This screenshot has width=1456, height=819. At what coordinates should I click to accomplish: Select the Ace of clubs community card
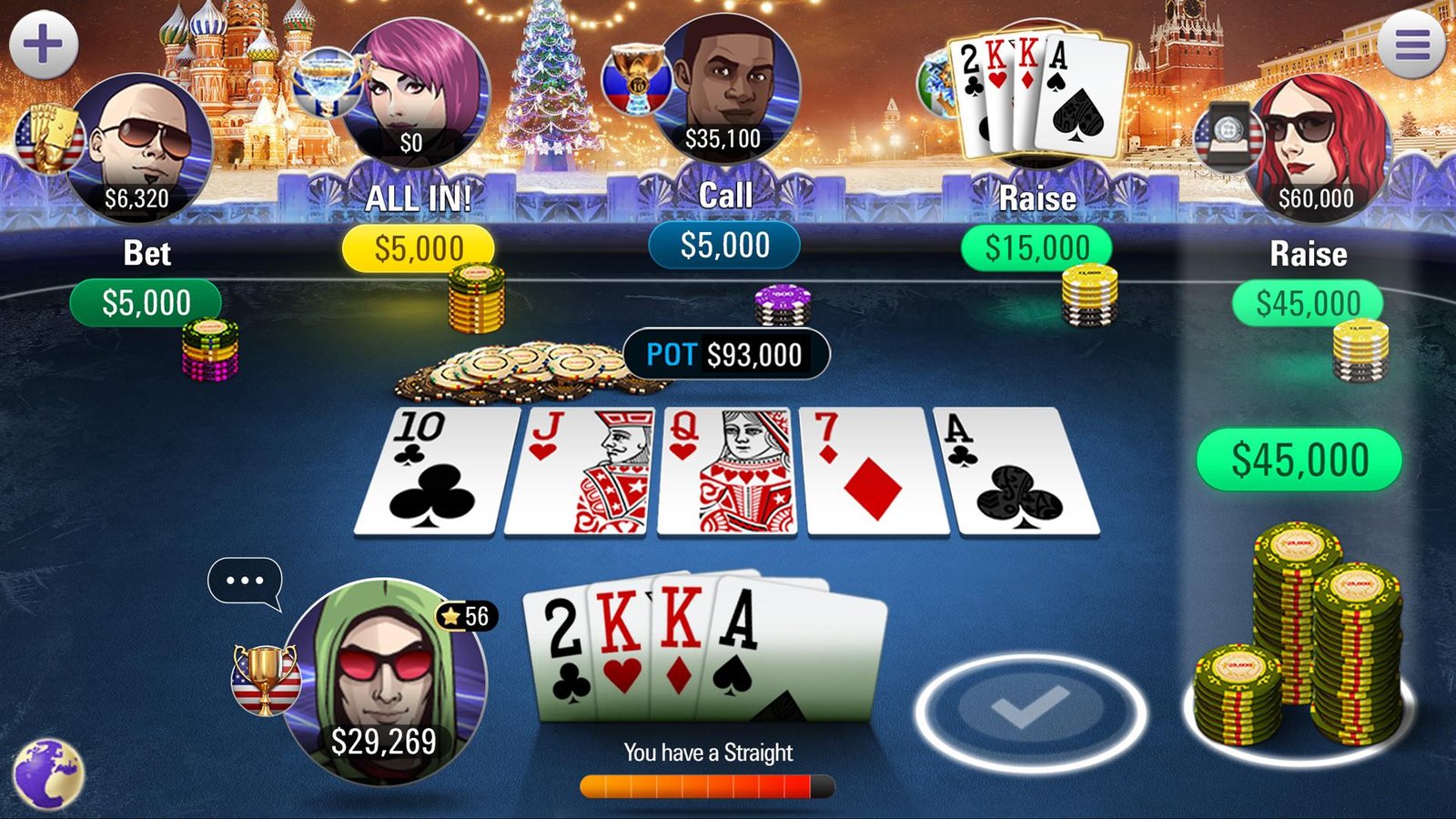[1013, 473]
